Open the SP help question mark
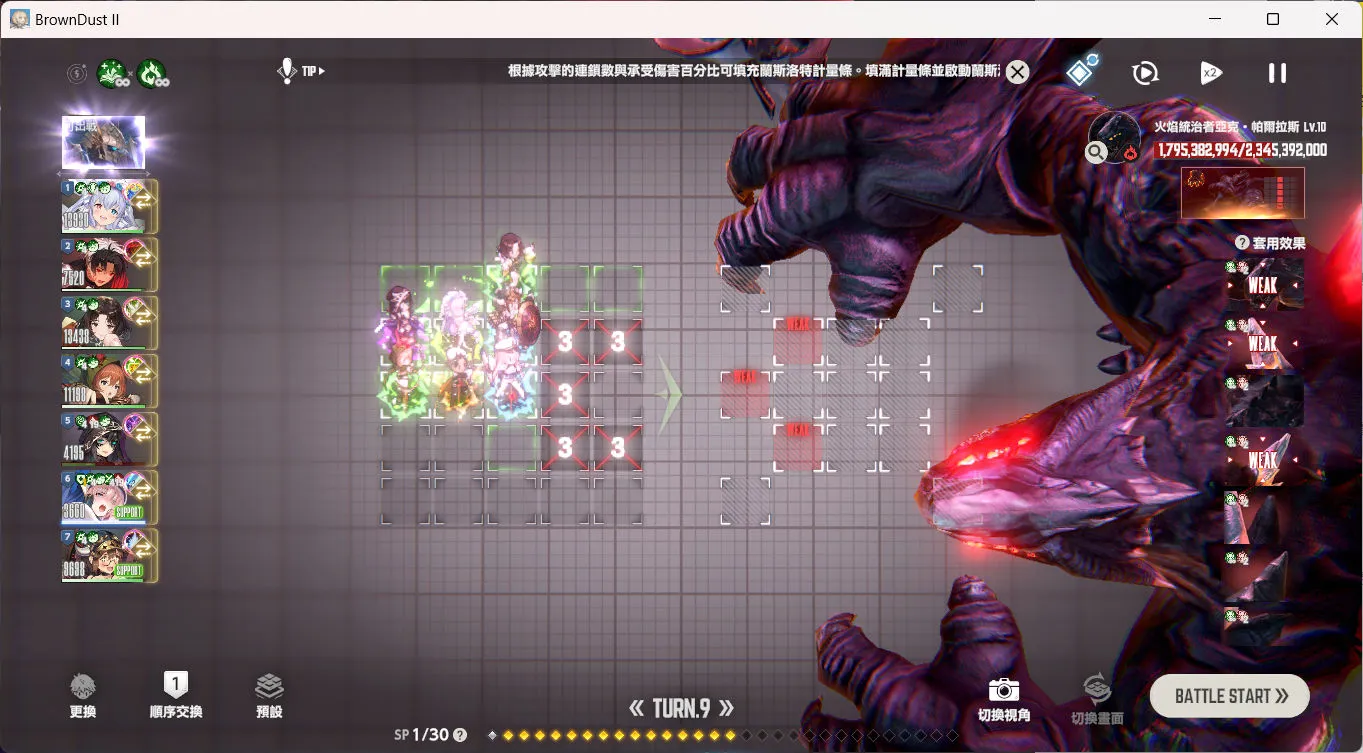Viewport: 1363px width, 753px height. [x=460, y=735]
